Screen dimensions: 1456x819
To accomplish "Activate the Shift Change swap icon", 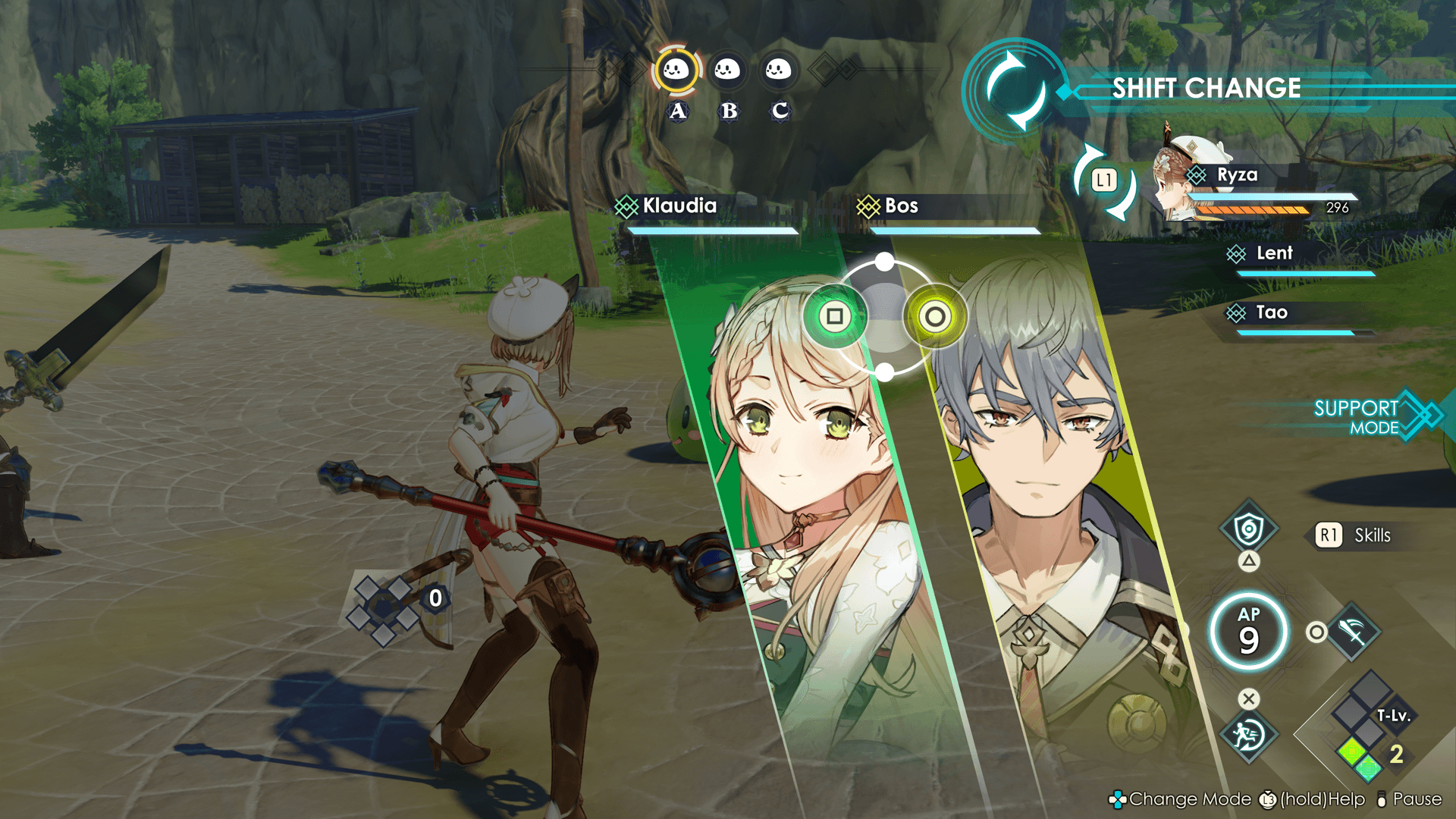I will 1015,89.
